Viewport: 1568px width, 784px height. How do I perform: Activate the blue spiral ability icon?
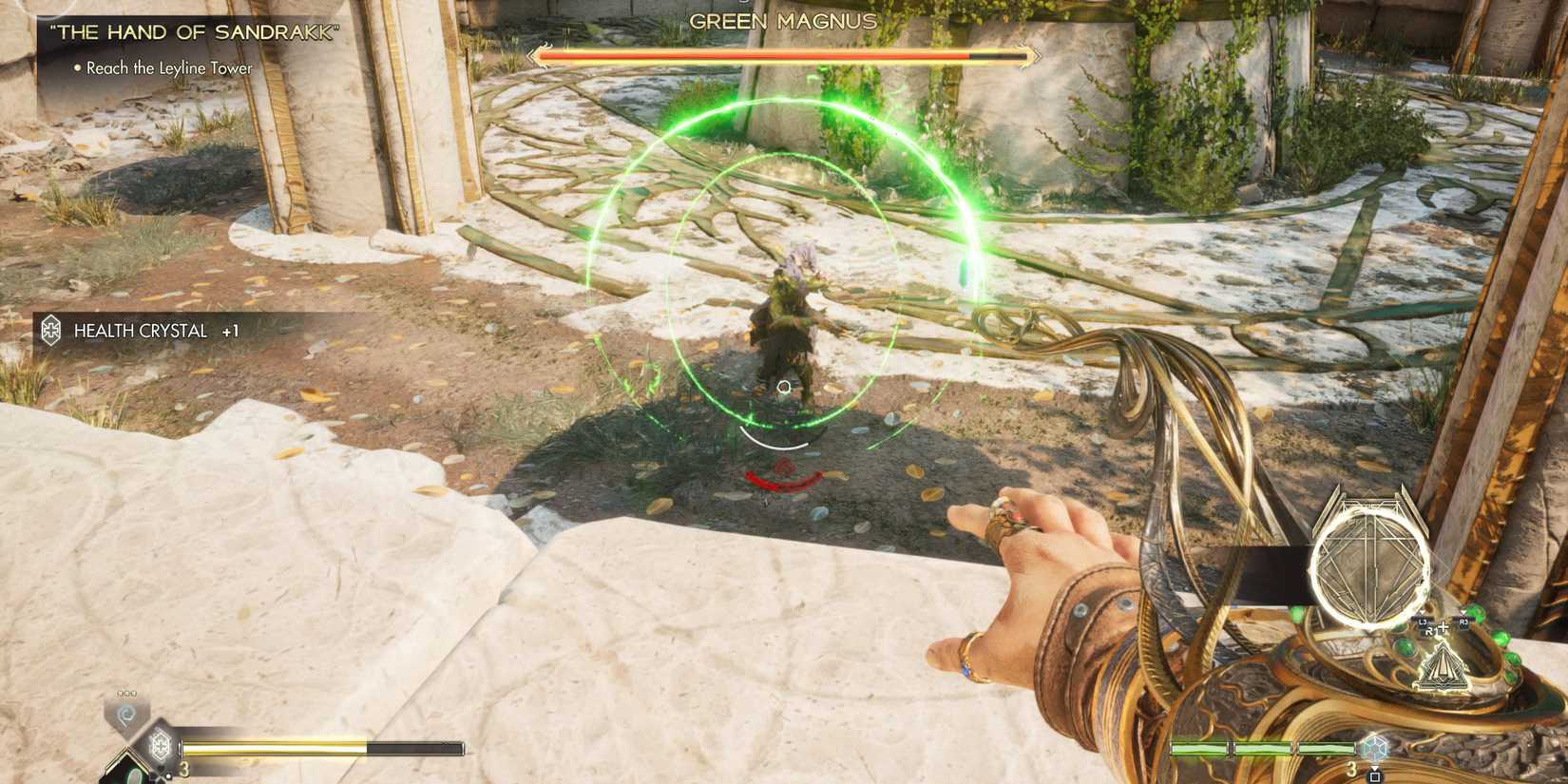coord(126,715)
